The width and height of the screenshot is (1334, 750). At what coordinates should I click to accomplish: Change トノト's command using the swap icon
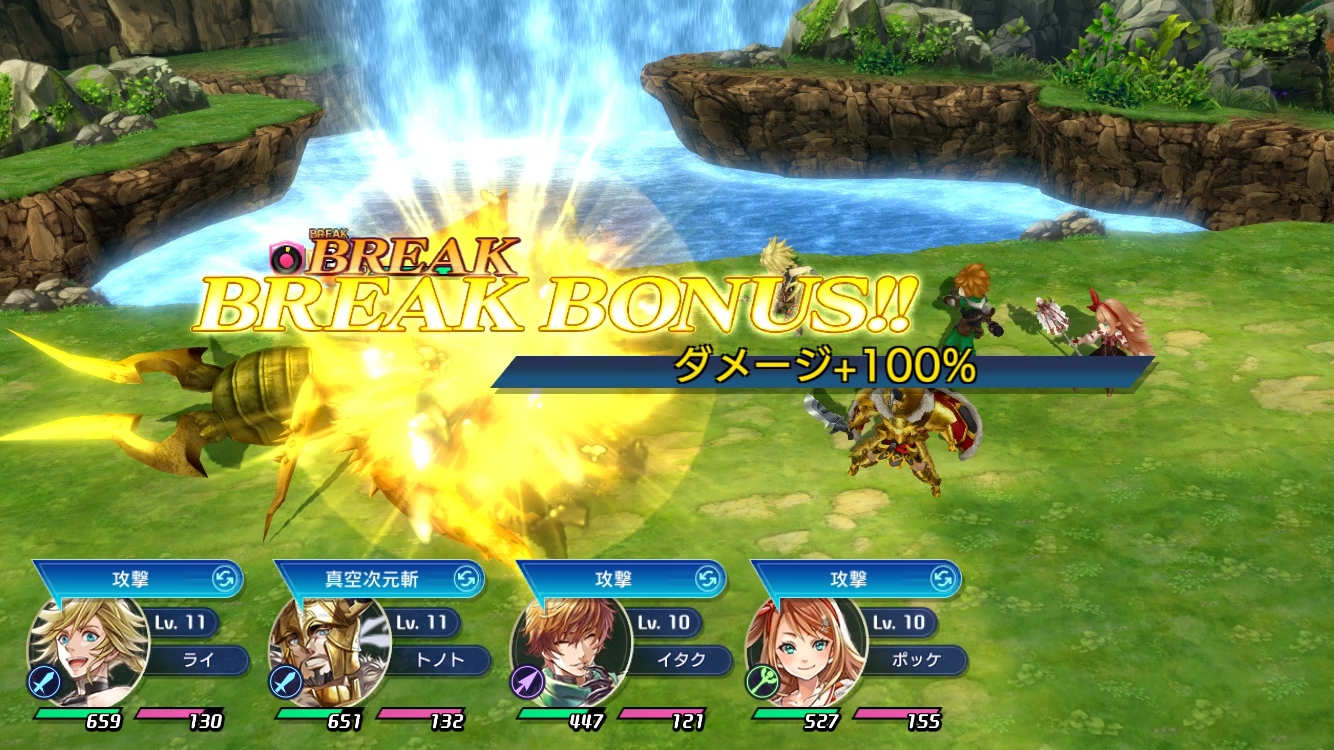[467, 579]
